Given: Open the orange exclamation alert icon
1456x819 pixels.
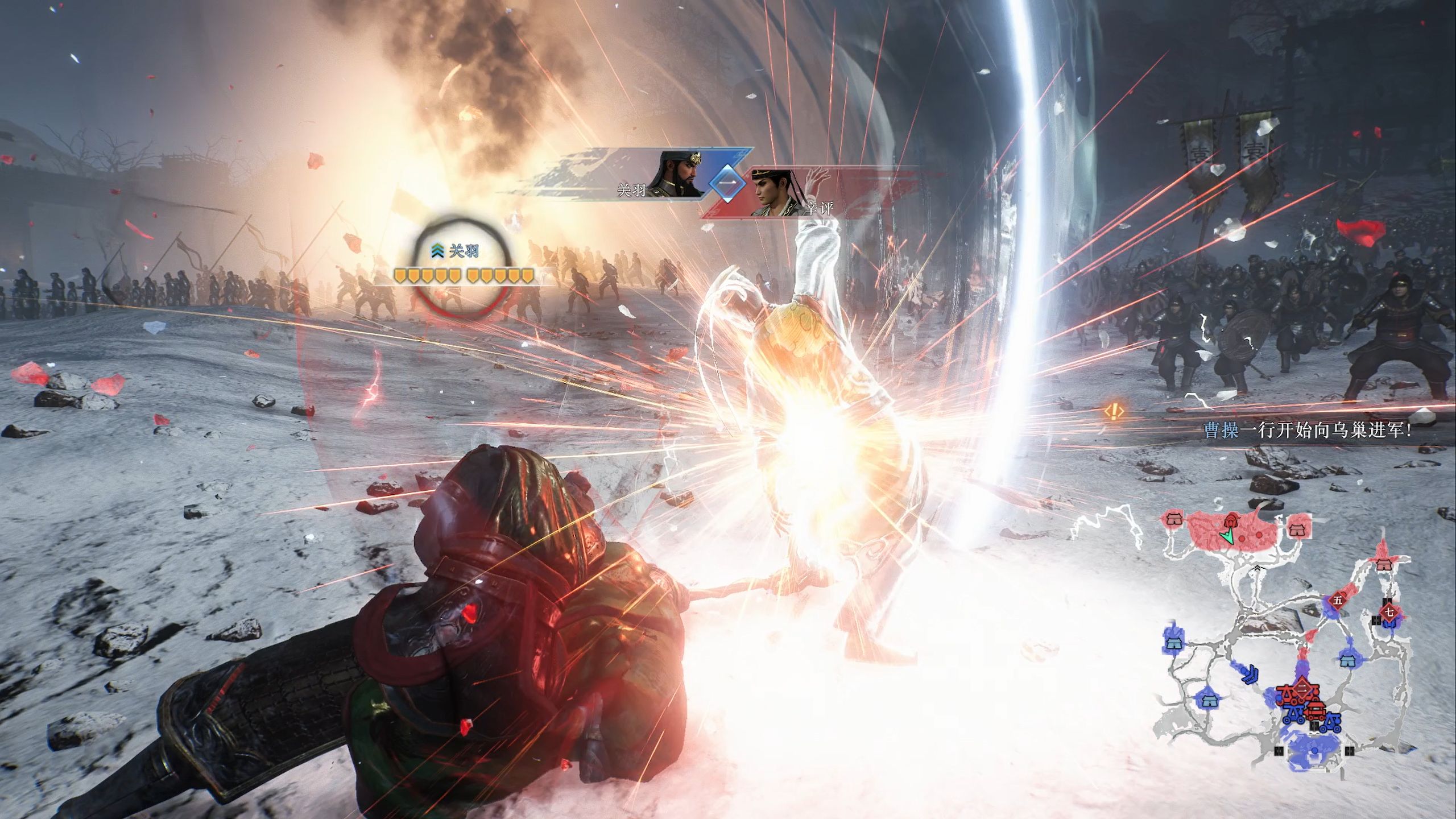Looking at the screenshot, I should tap(1114, 411).
